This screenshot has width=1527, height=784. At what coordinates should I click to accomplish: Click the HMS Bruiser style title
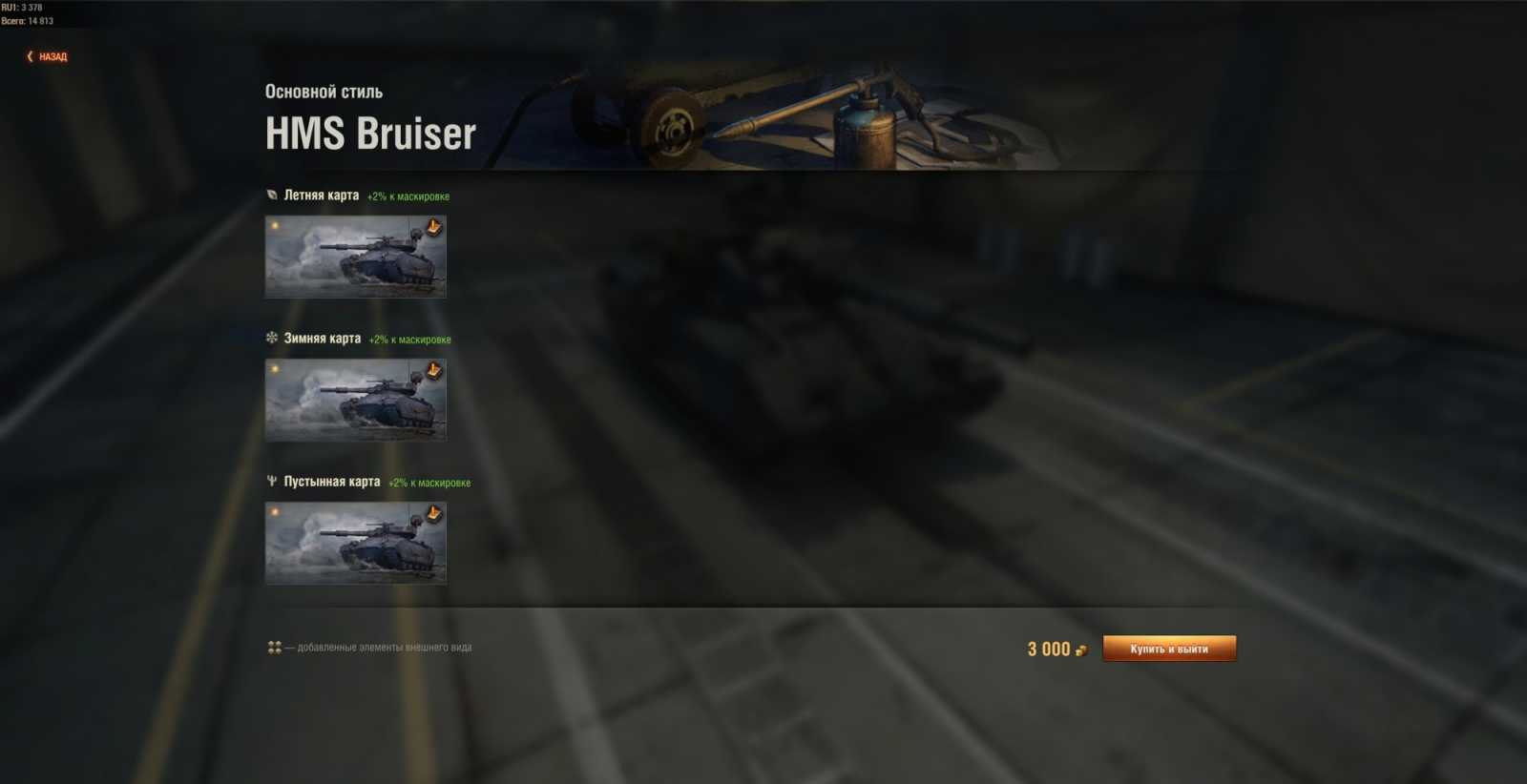(x=369, y=134)
